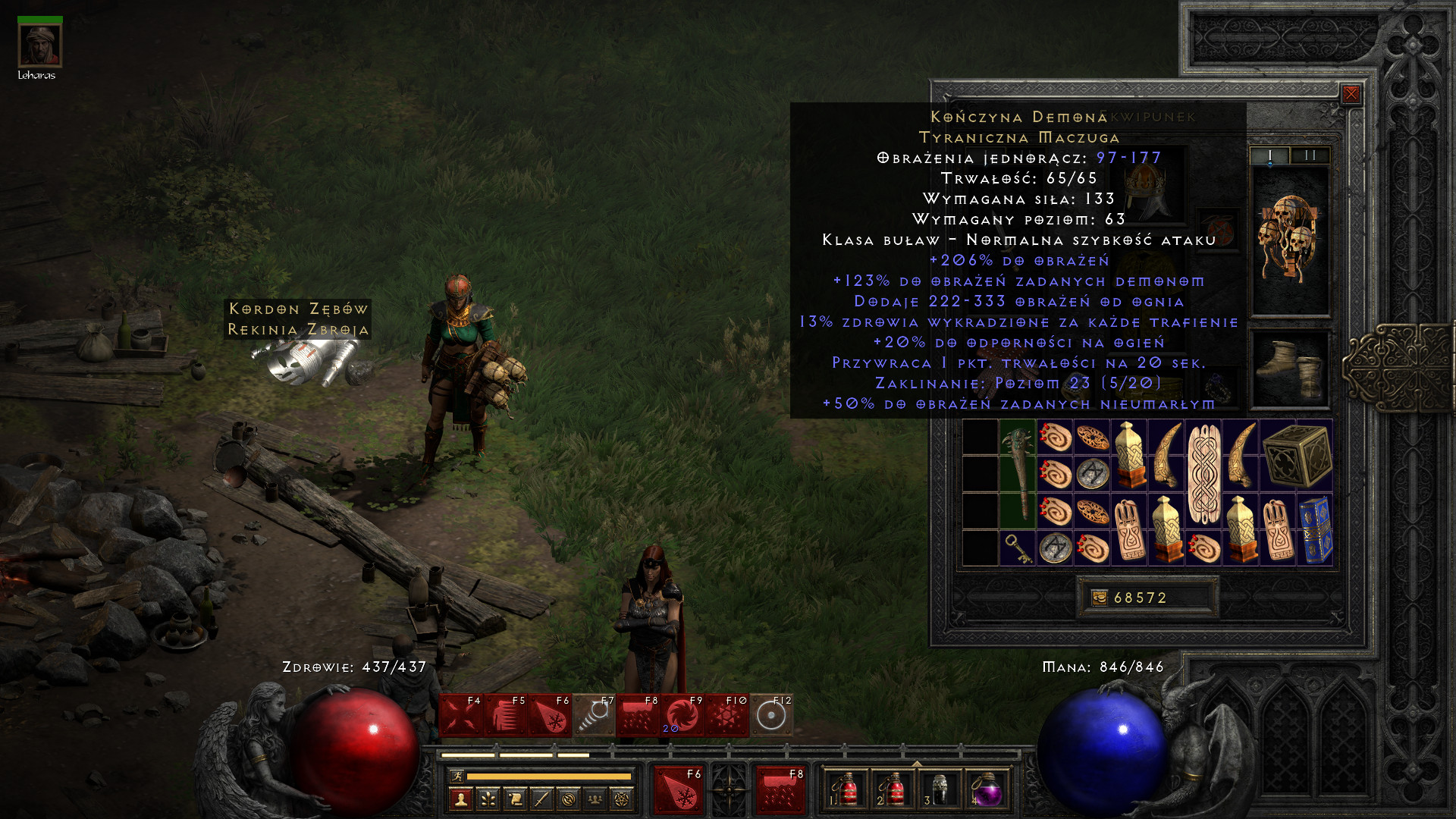Choose the F7 drill skill on the hotbar
The image size is (1456, 819).
pyautogui.click(x=593, y=715)
